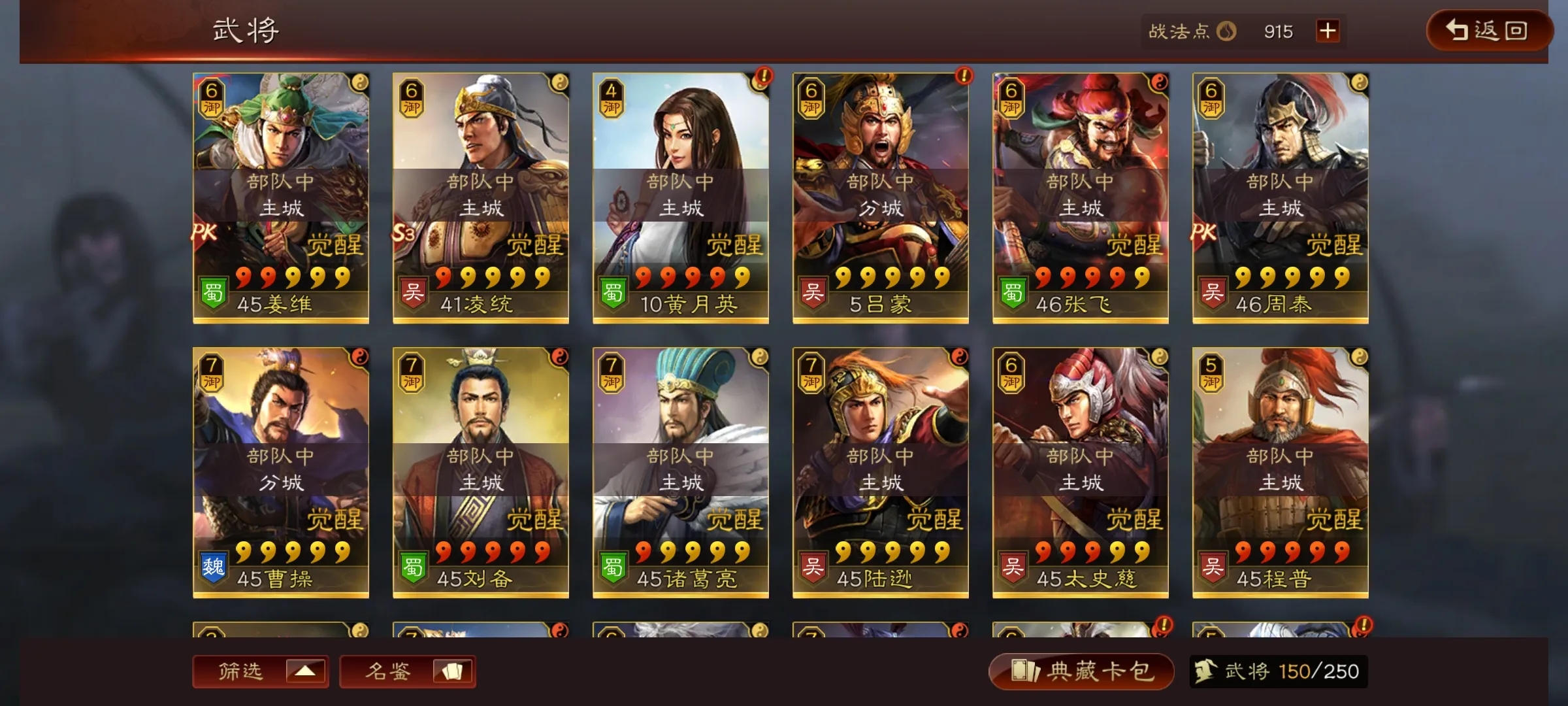
Task: Choose the 陆逊 hero card
Action: coord(881,472)
